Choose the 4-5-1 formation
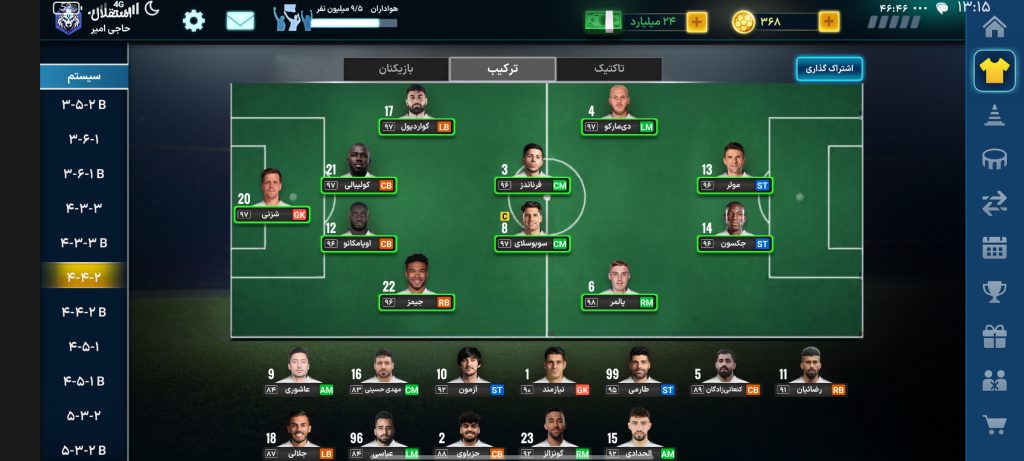The image size is (1024, 461). (x=84, y=346)
